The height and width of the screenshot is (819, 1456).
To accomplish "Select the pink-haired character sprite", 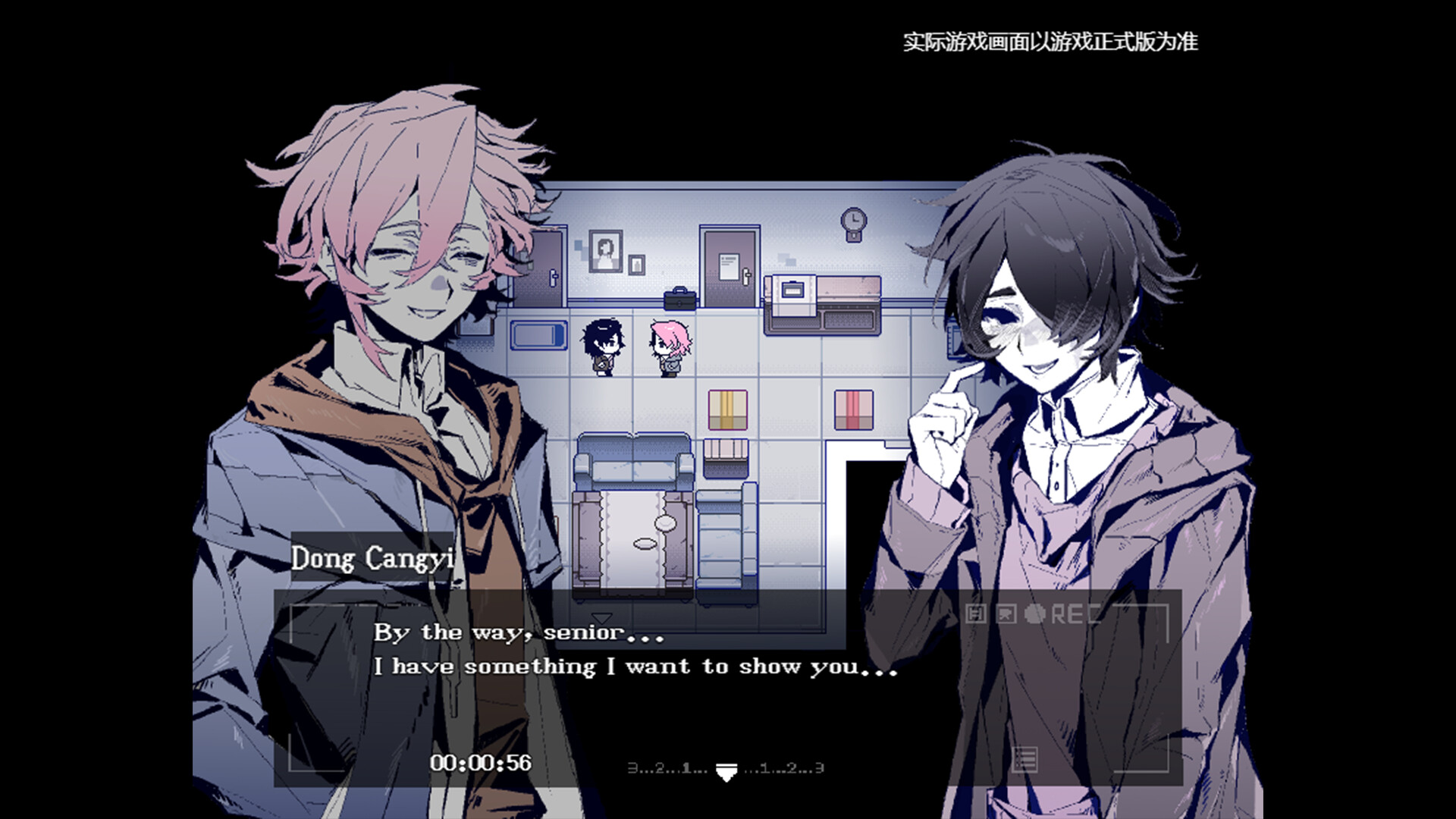I will pos(671,344).
